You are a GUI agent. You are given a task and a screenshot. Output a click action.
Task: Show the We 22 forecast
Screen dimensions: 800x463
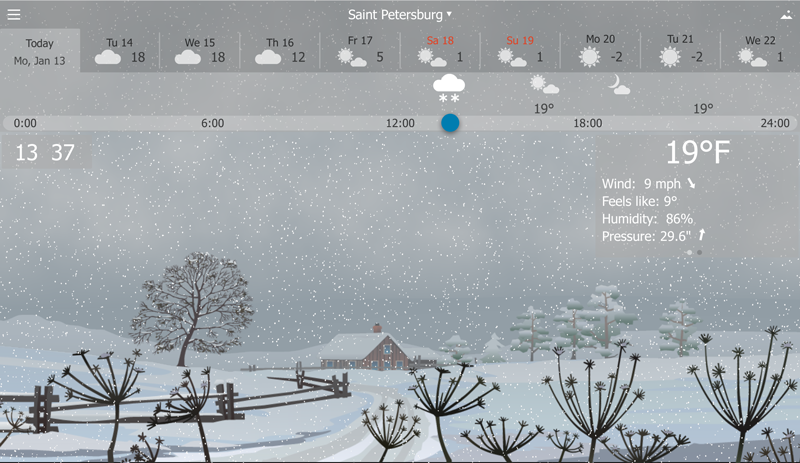click(x=760, y=51)
